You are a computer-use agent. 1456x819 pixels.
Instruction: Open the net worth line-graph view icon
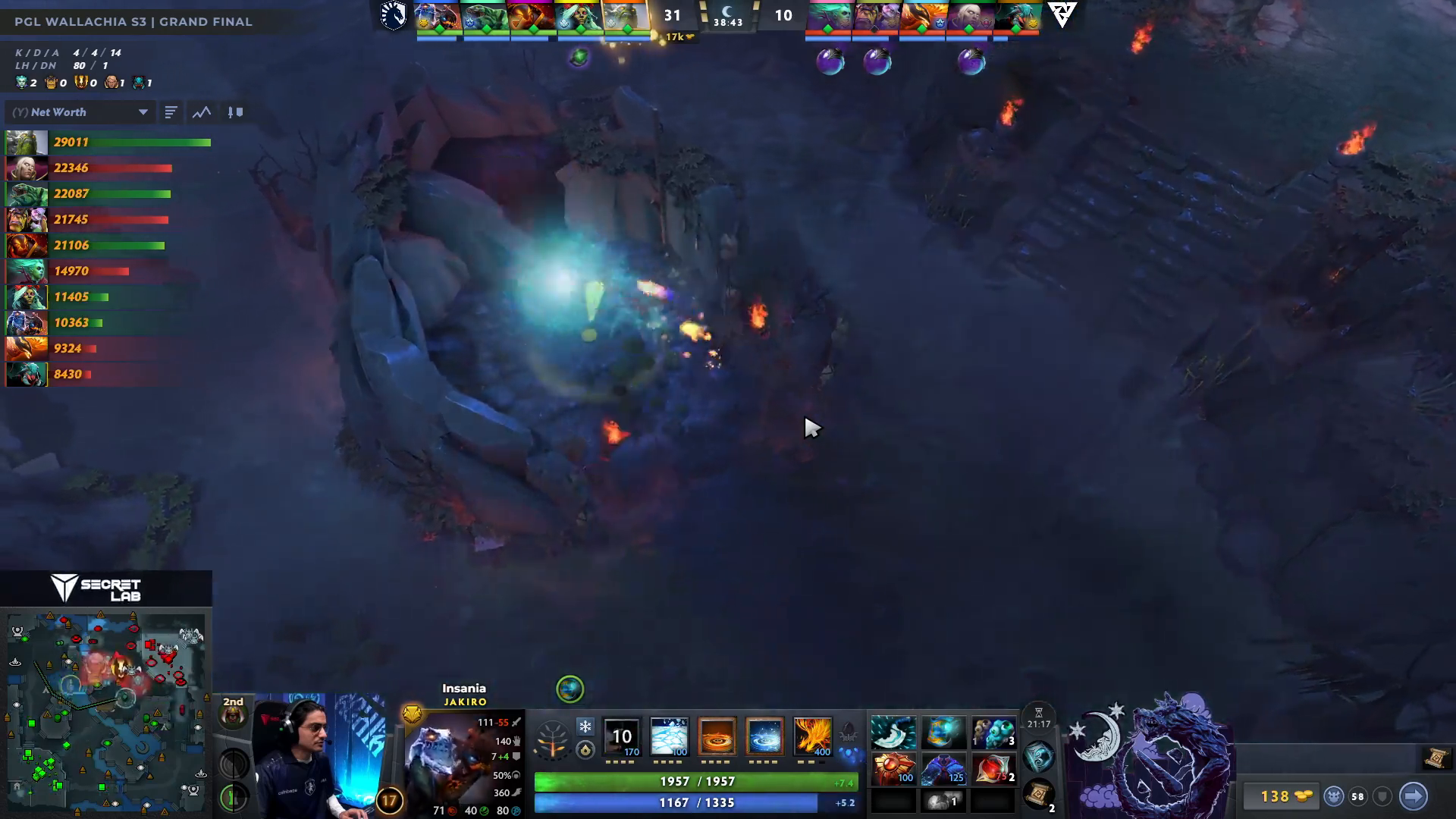coord(202,112)
